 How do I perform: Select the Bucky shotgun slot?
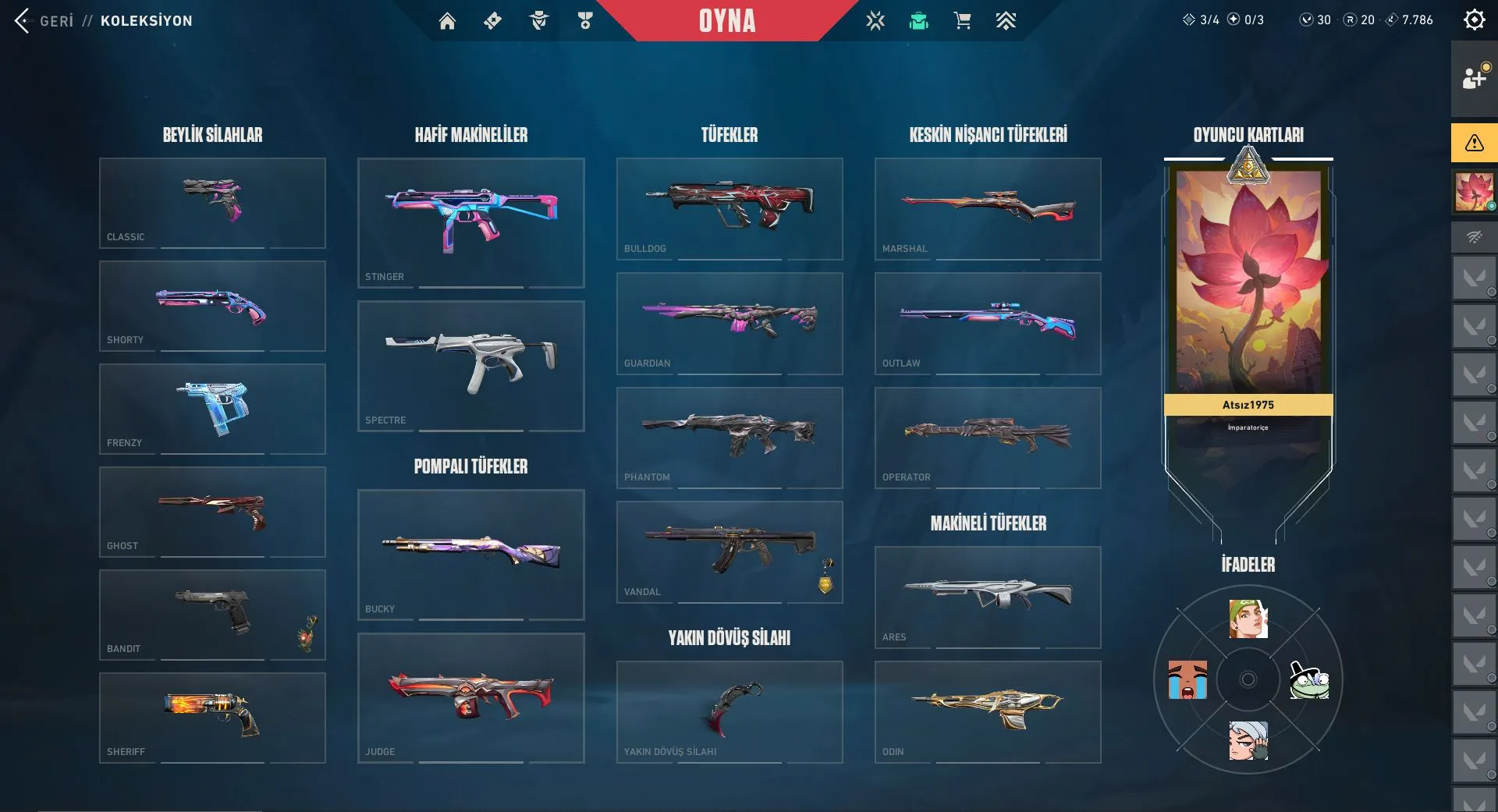click(470, 554)
